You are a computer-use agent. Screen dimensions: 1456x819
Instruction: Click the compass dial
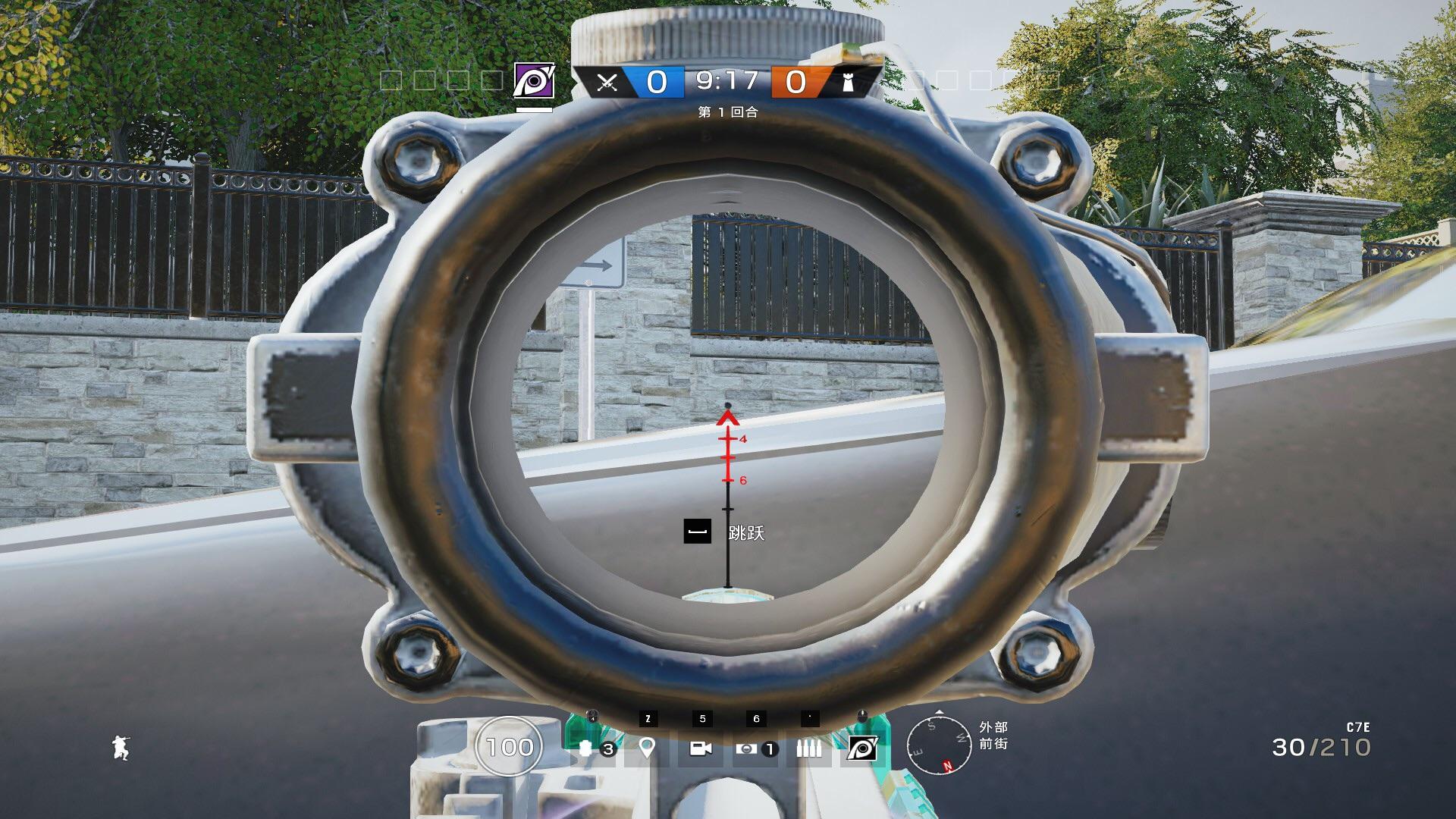click(940, 746)
